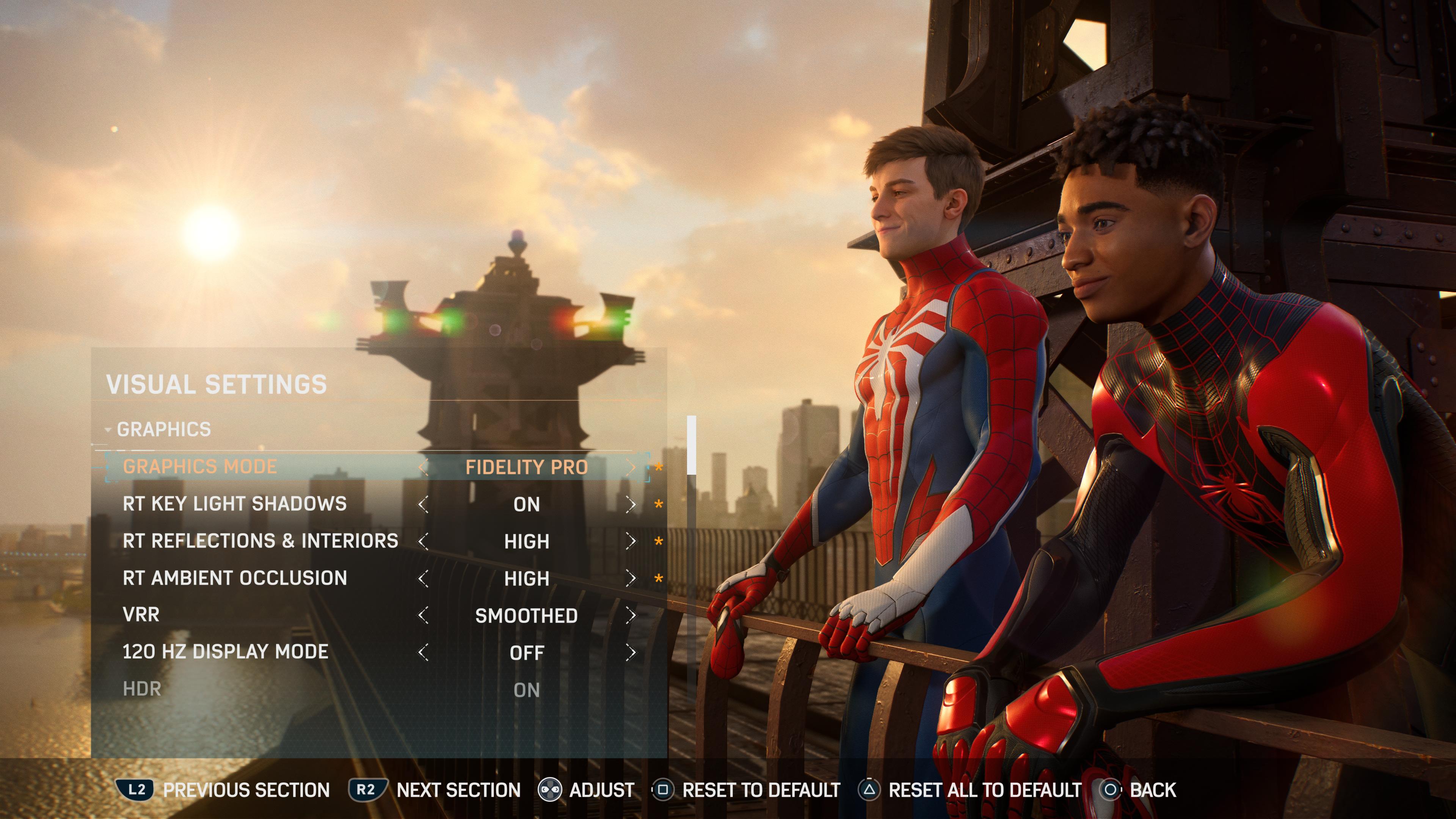Click left arrow of Graphics Mode

coord(423,468)
